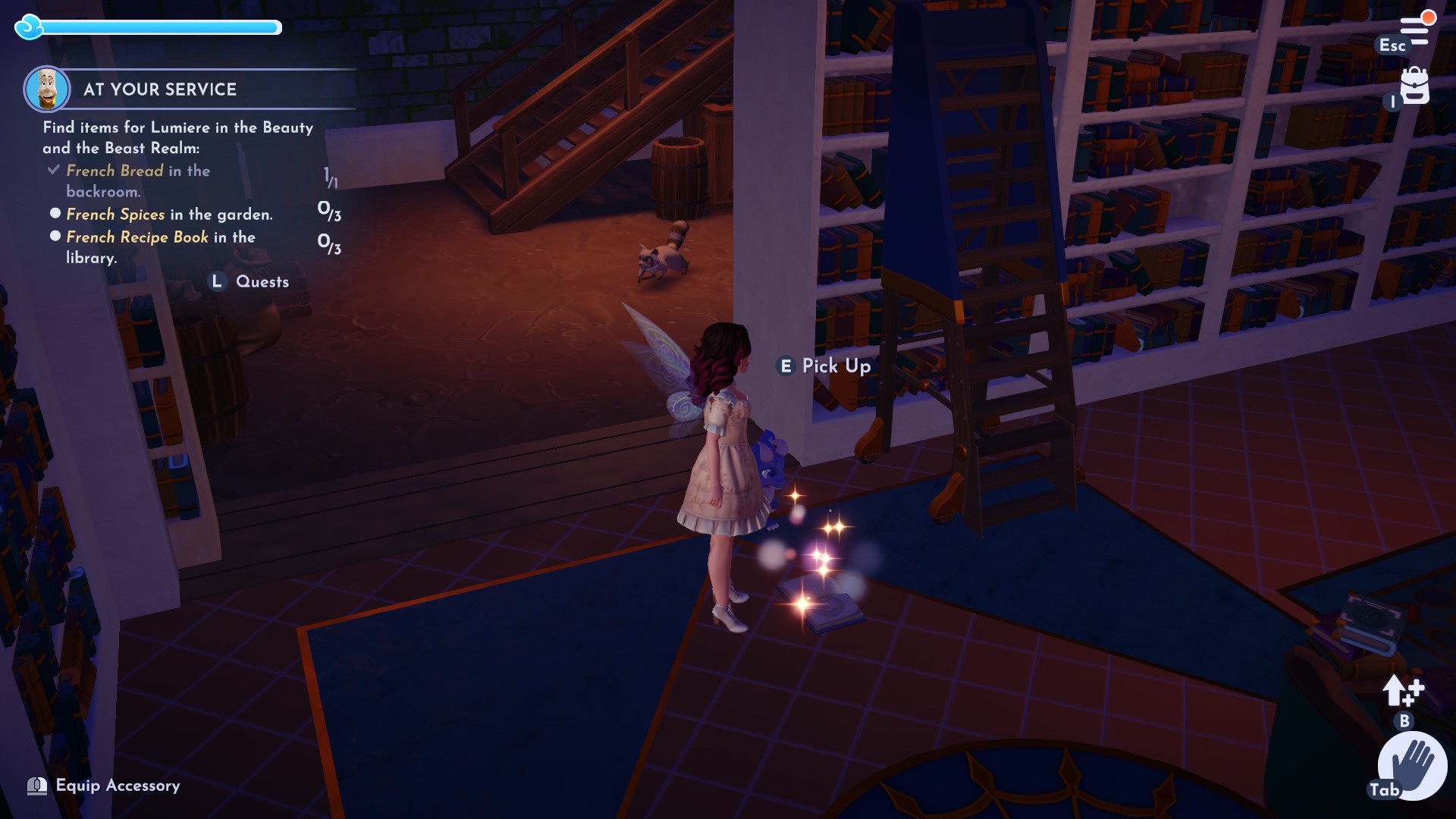1456x819 pixels.
Task: Toggle the bullet beside French Recipe Book objective
Action: tap(54, 237)
